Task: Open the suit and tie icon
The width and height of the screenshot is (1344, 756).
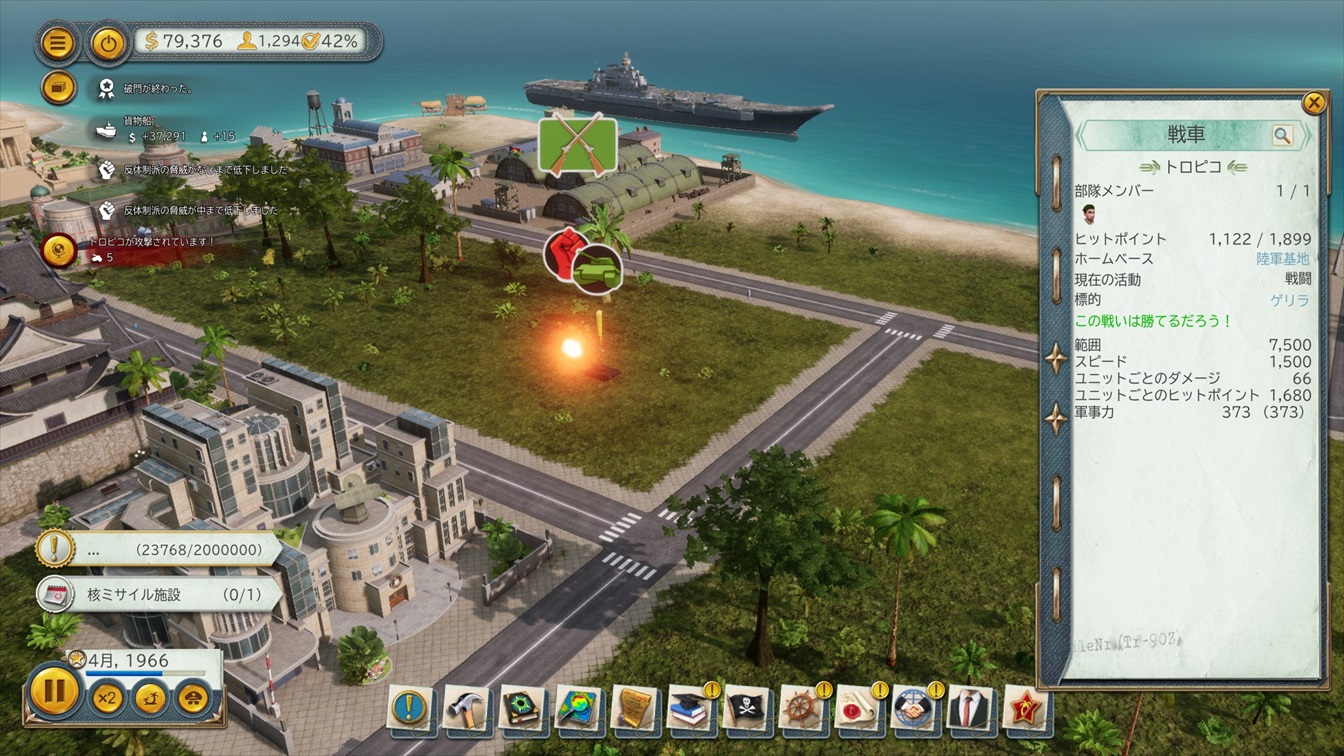Action: 969,709
